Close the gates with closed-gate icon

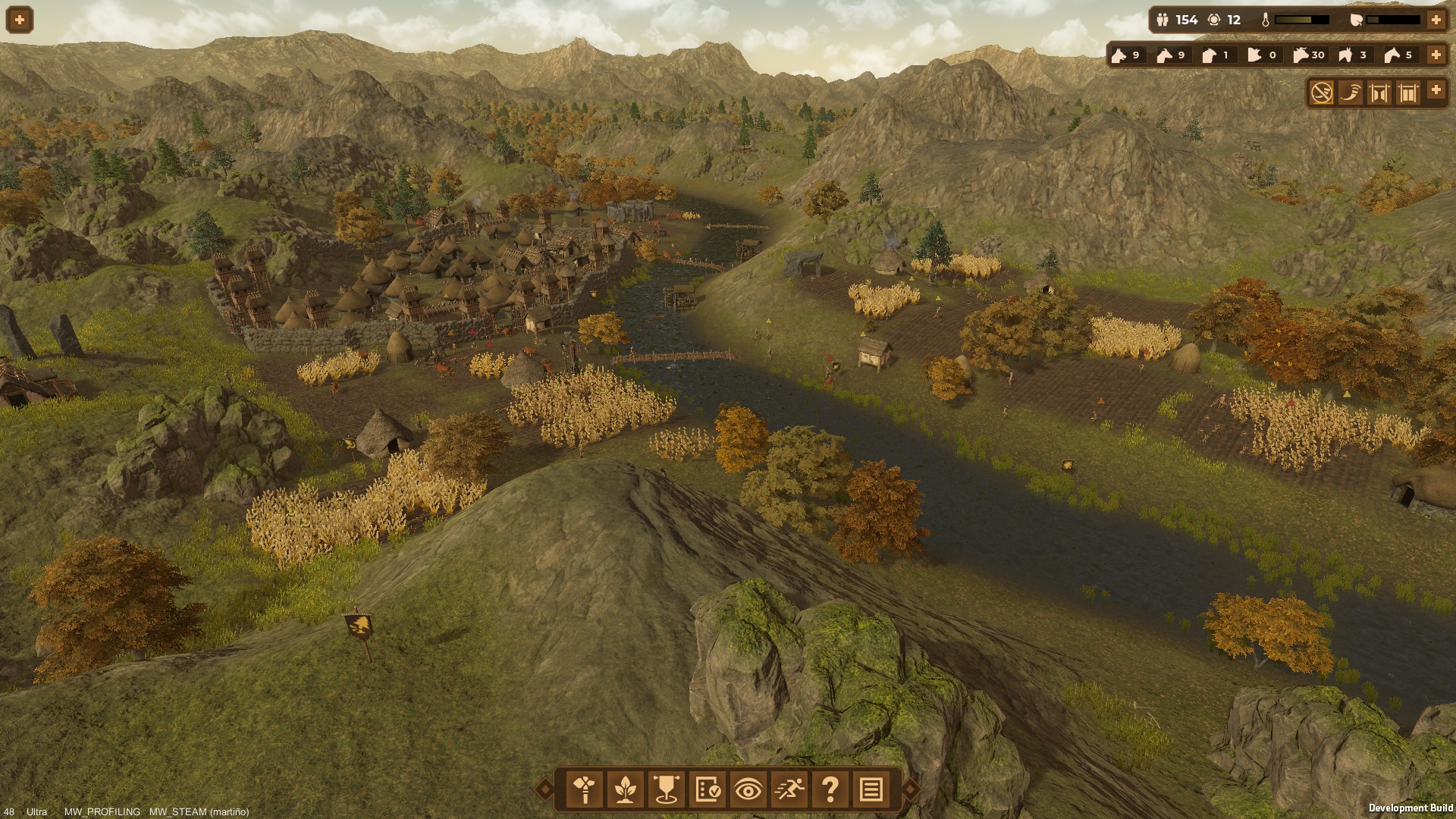coord(1408,93)
